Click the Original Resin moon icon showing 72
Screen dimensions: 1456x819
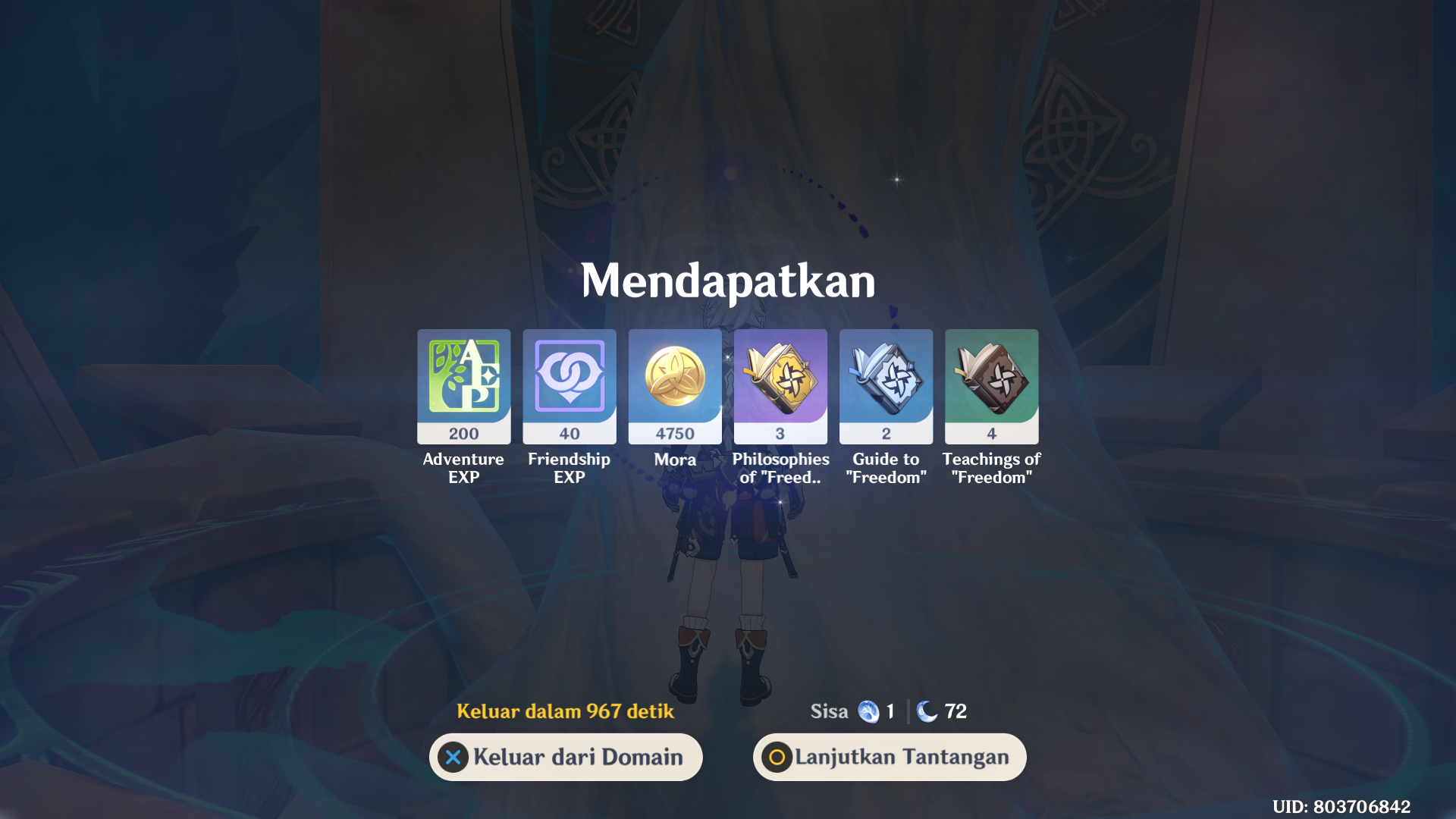[x=927, y=711]
